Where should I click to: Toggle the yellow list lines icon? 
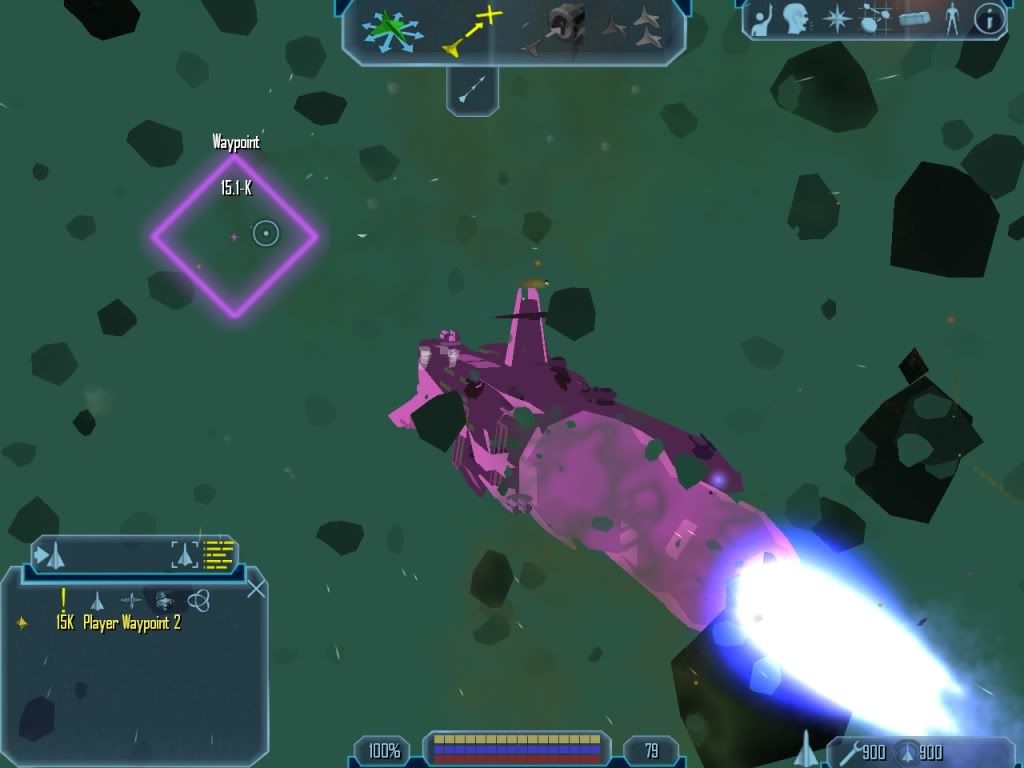[x=218, y=554]
